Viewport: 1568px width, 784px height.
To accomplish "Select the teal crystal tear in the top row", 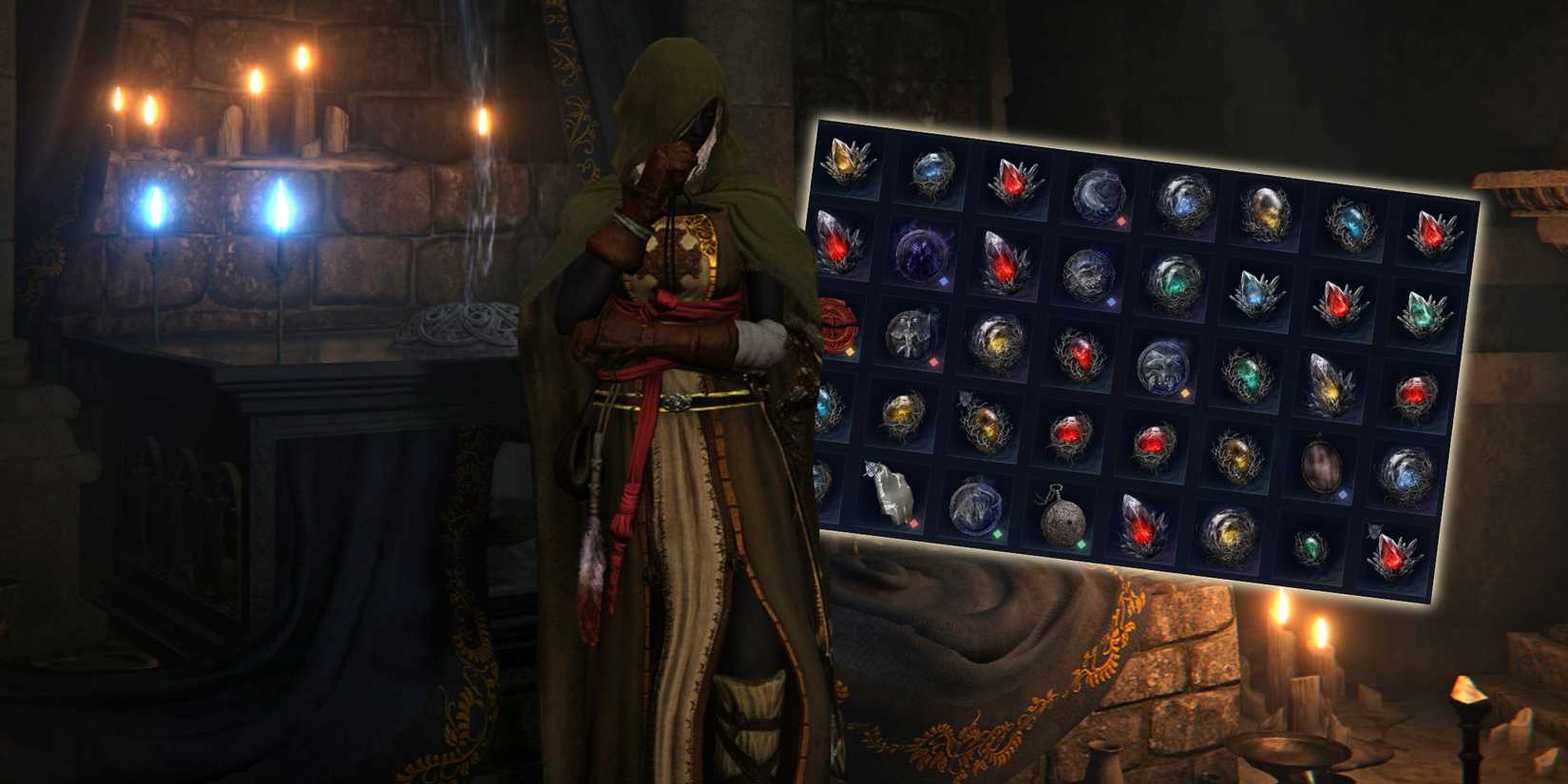I will click(1352, 228).
